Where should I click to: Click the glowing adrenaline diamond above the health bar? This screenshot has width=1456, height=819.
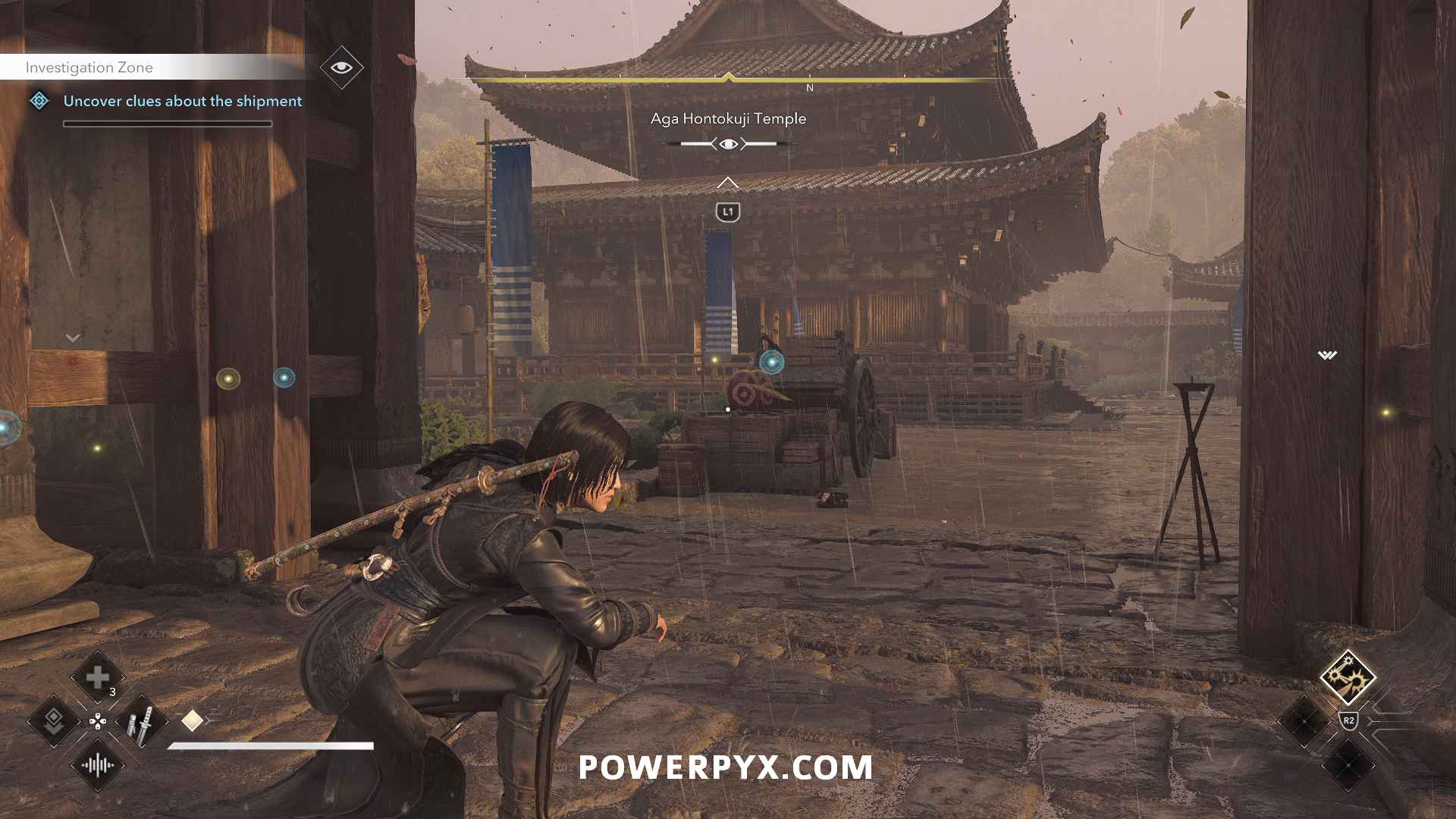coord(193,720)
